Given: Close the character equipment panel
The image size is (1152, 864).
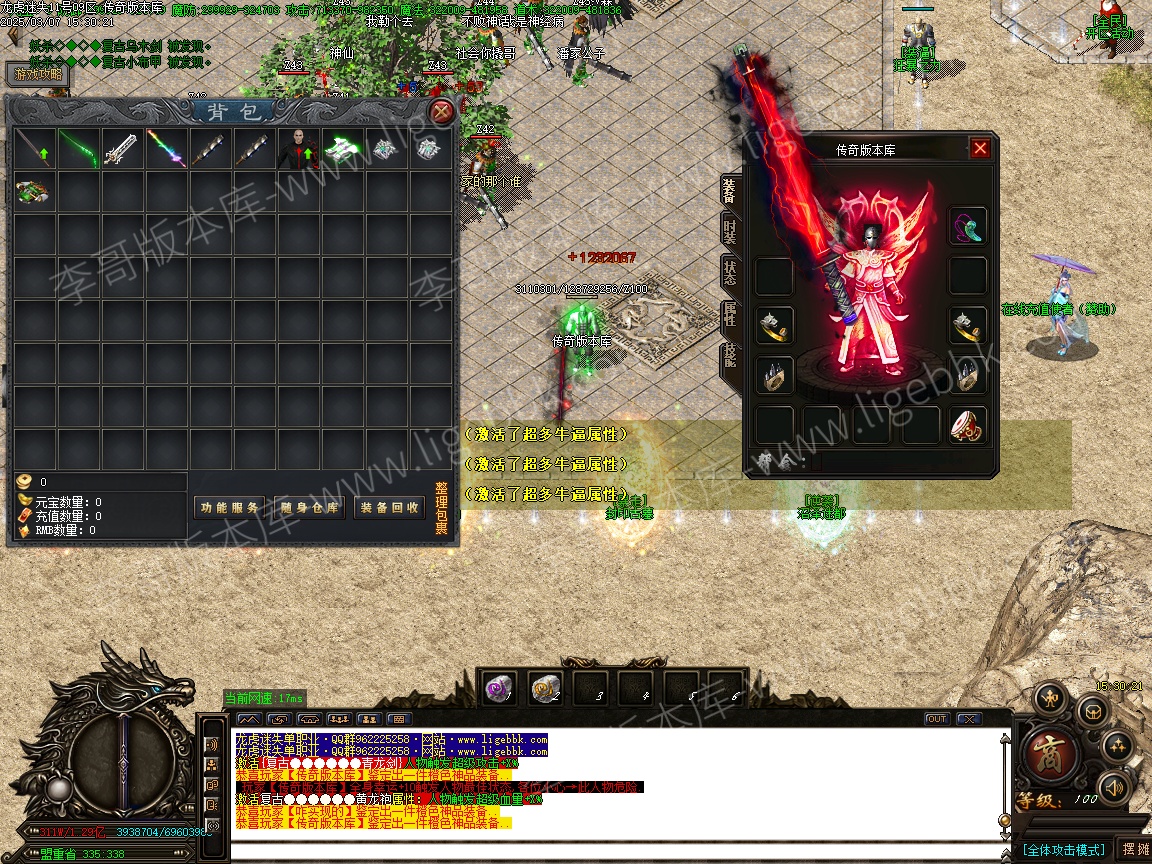Looking at the screenshot, I should [x=980, y=149].
